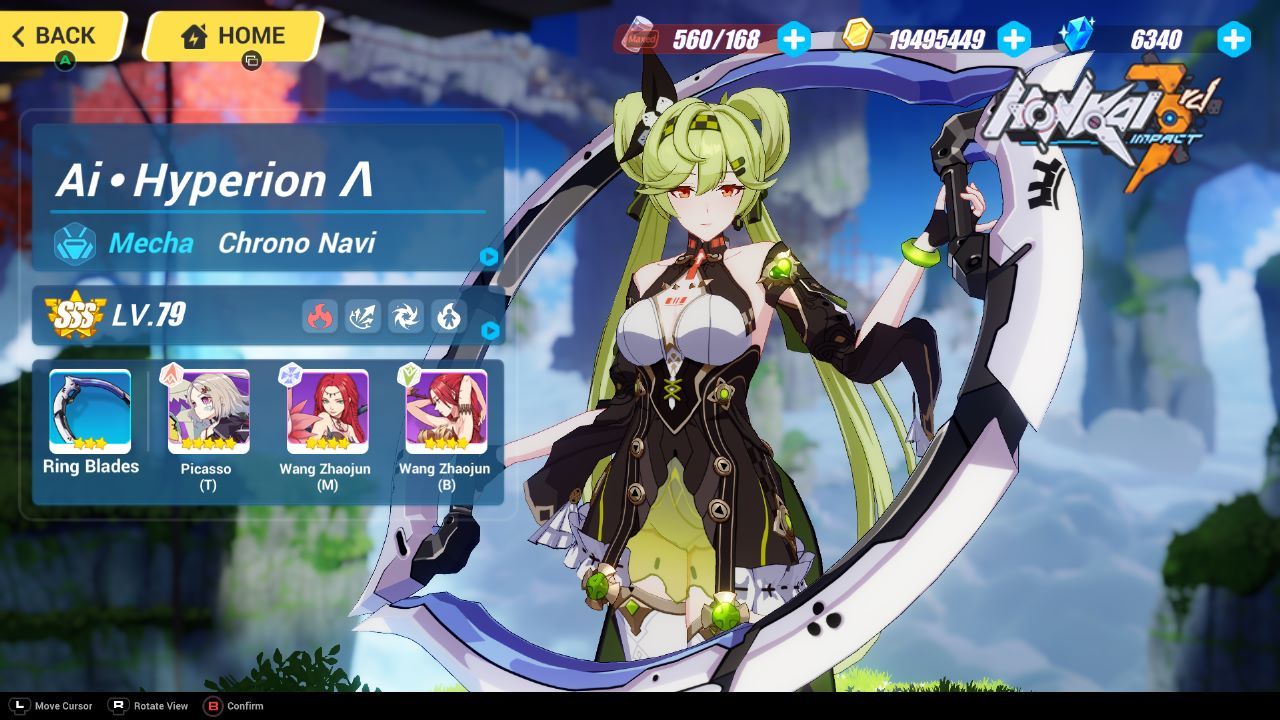The width and height of the screenshot is (1280, 720).
Task: Open the arrow below the ability icons
Action: tap(489, 330)
